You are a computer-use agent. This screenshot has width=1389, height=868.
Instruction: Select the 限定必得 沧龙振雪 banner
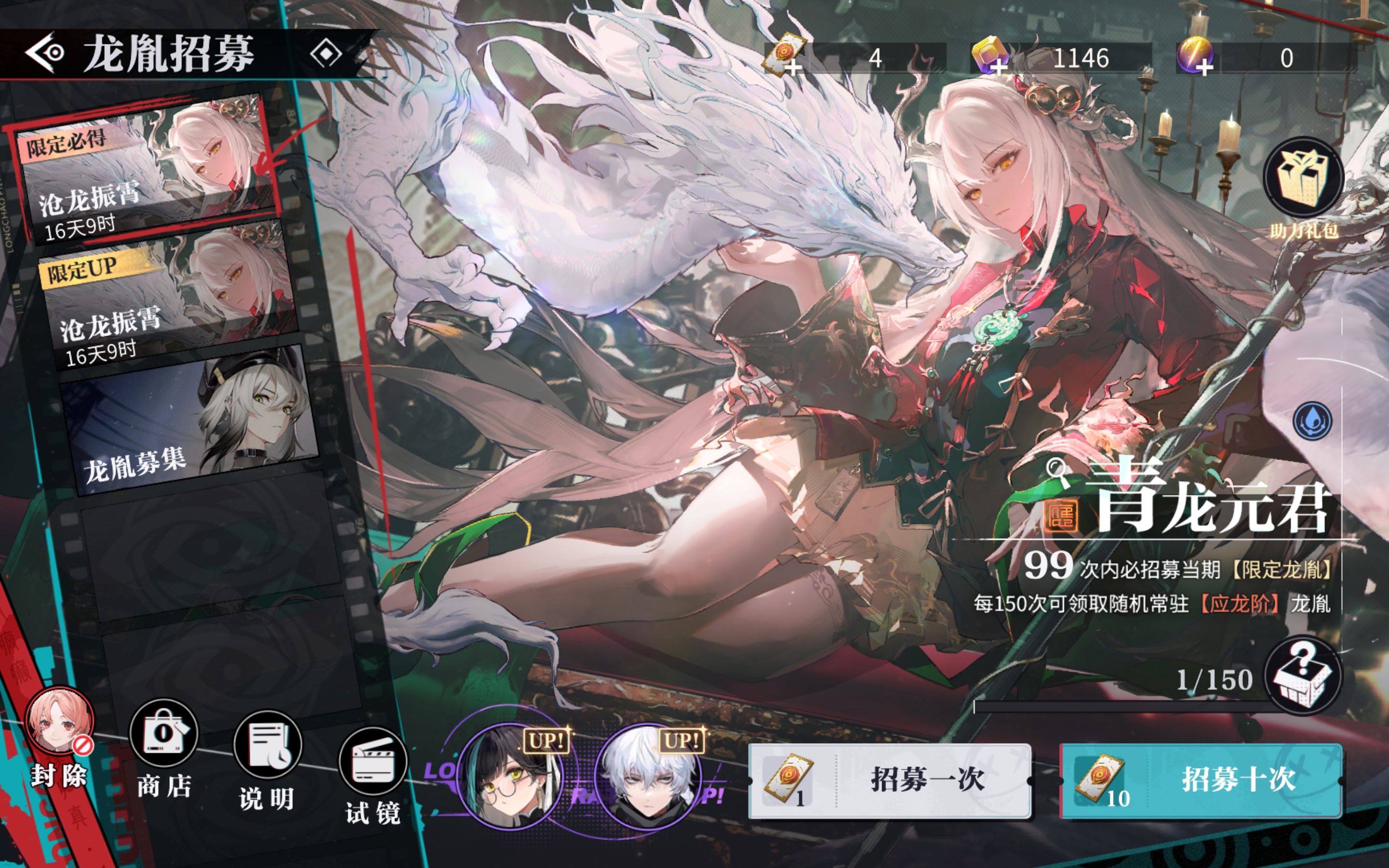(144, 169)
